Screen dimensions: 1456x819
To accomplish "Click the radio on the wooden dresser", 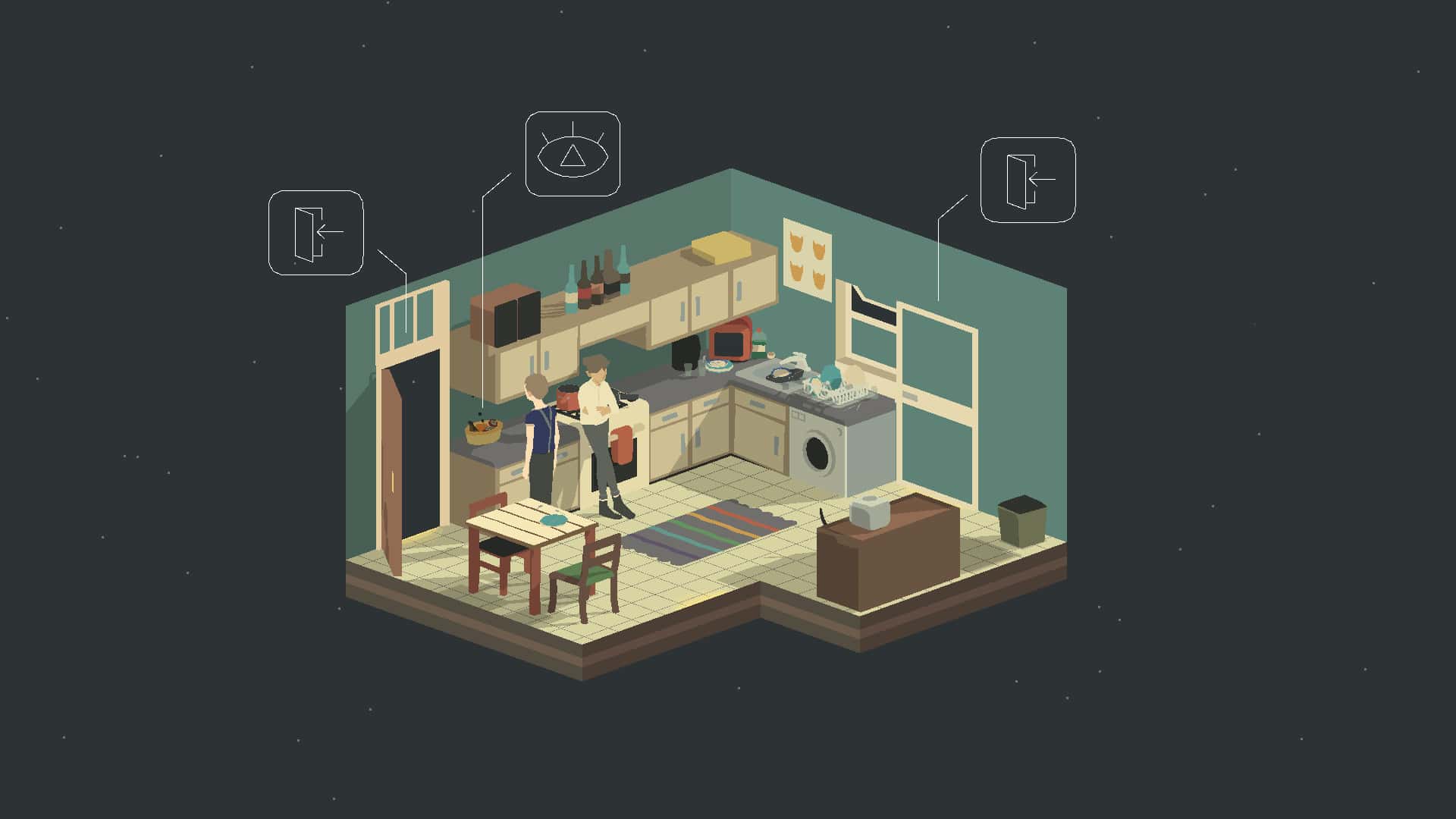I will [871, 512].
